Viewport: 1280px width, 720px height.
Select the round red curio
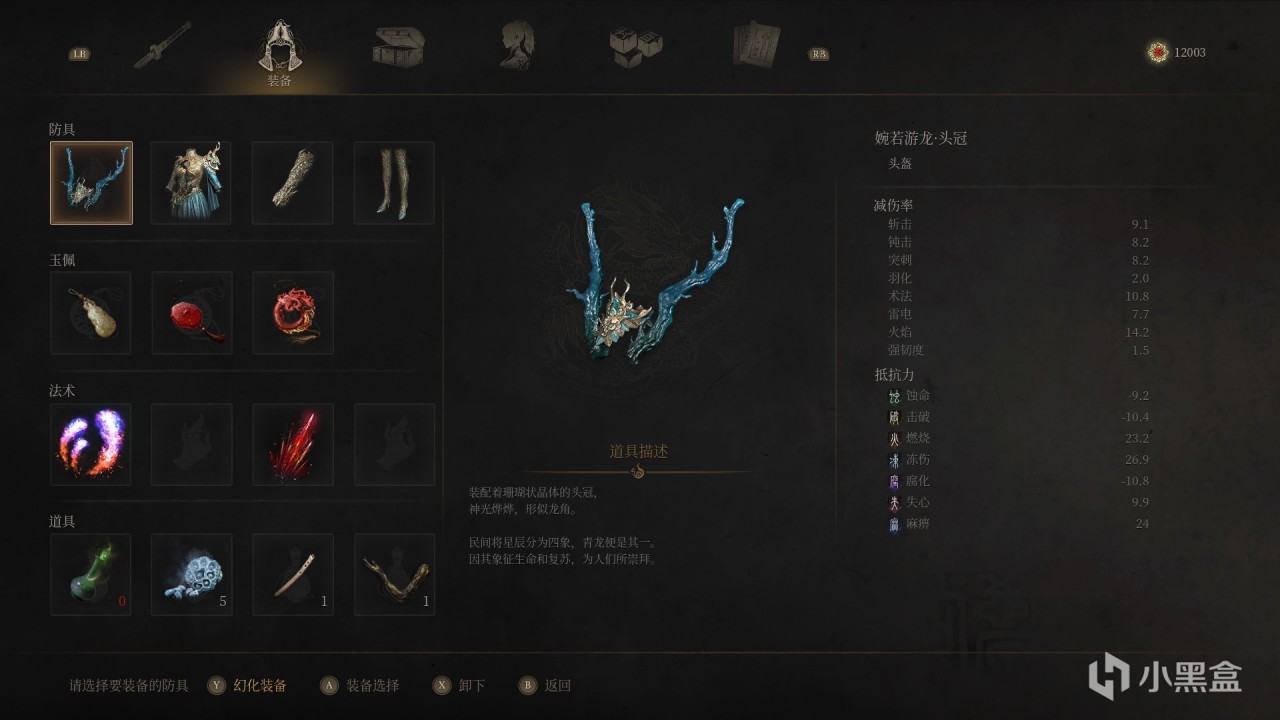coord(191,313)
